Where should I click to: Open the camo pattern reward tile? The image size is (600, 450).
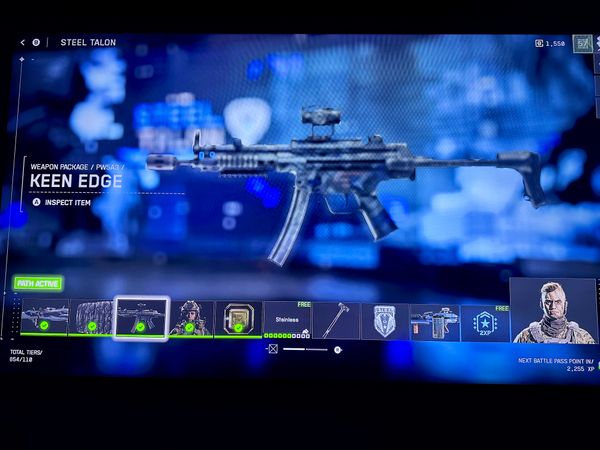(x=92, y=318)
